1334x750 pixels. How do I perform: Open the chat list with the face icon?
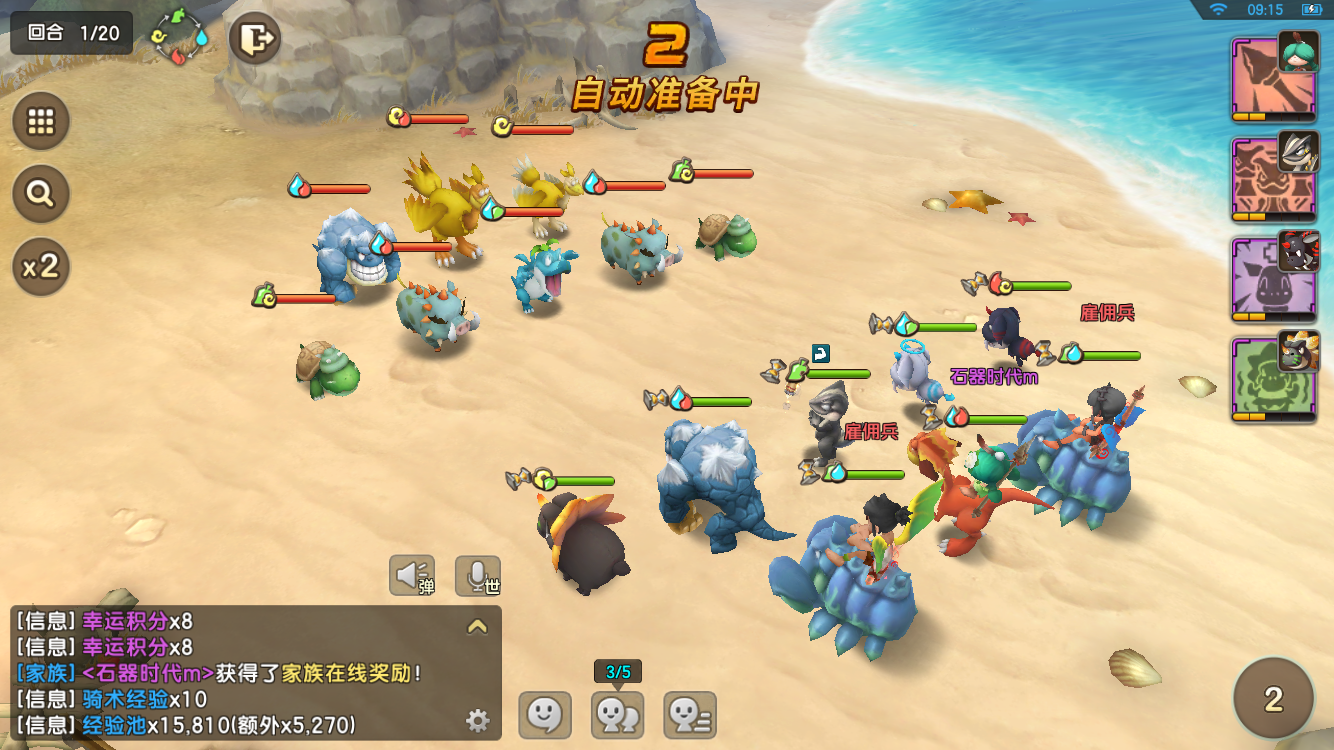(x=690, y=715)
